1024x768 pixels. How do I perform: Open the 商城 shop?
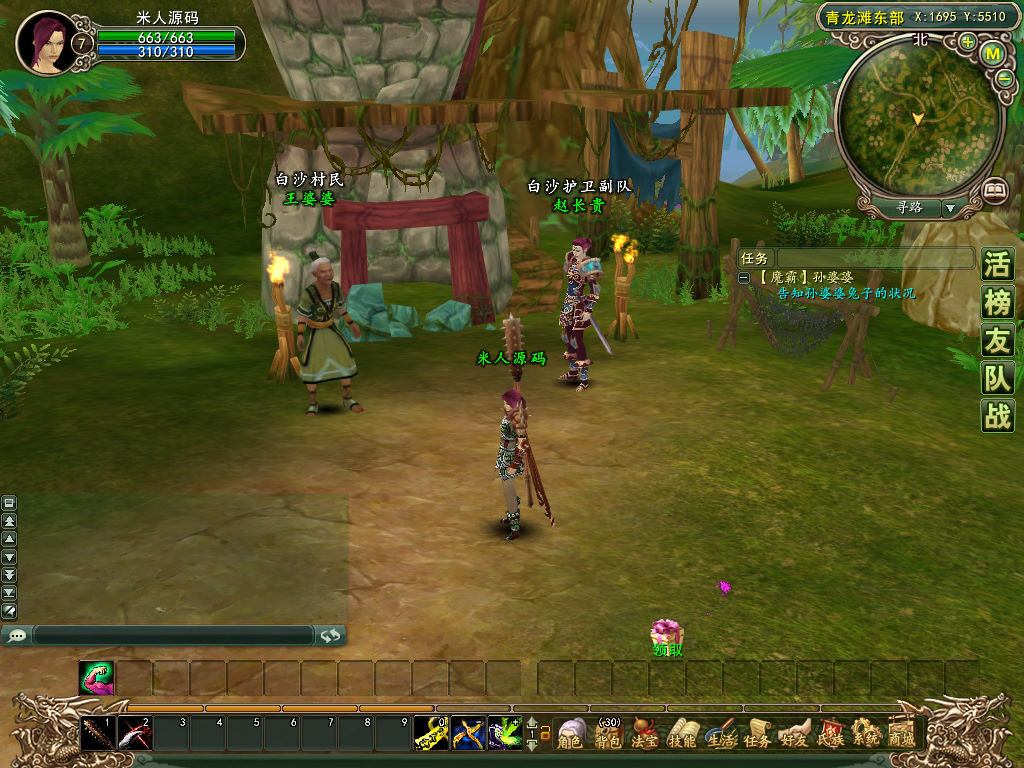pos(901,734)
